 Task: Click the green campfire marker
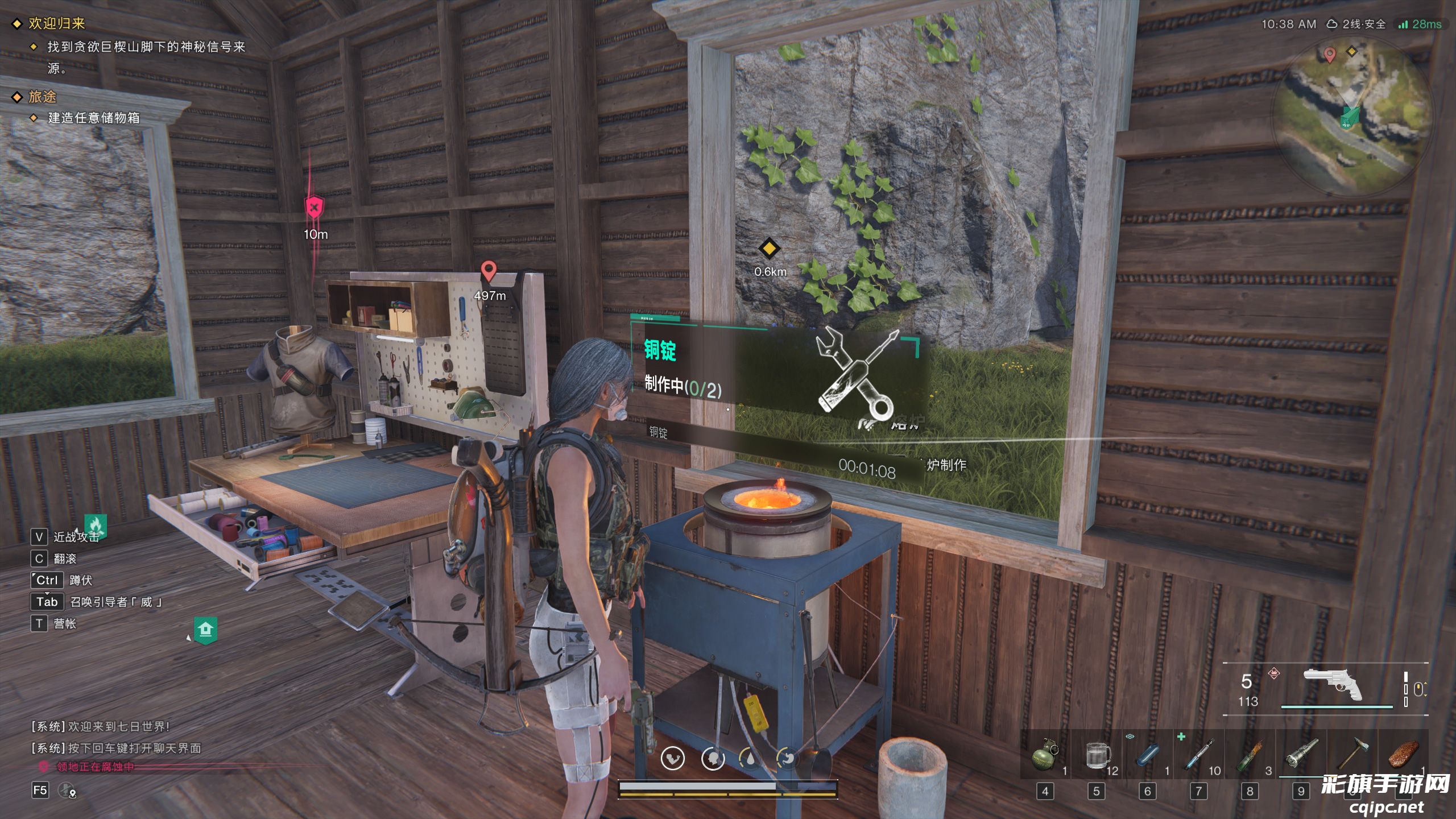click(x=95, y=525)
